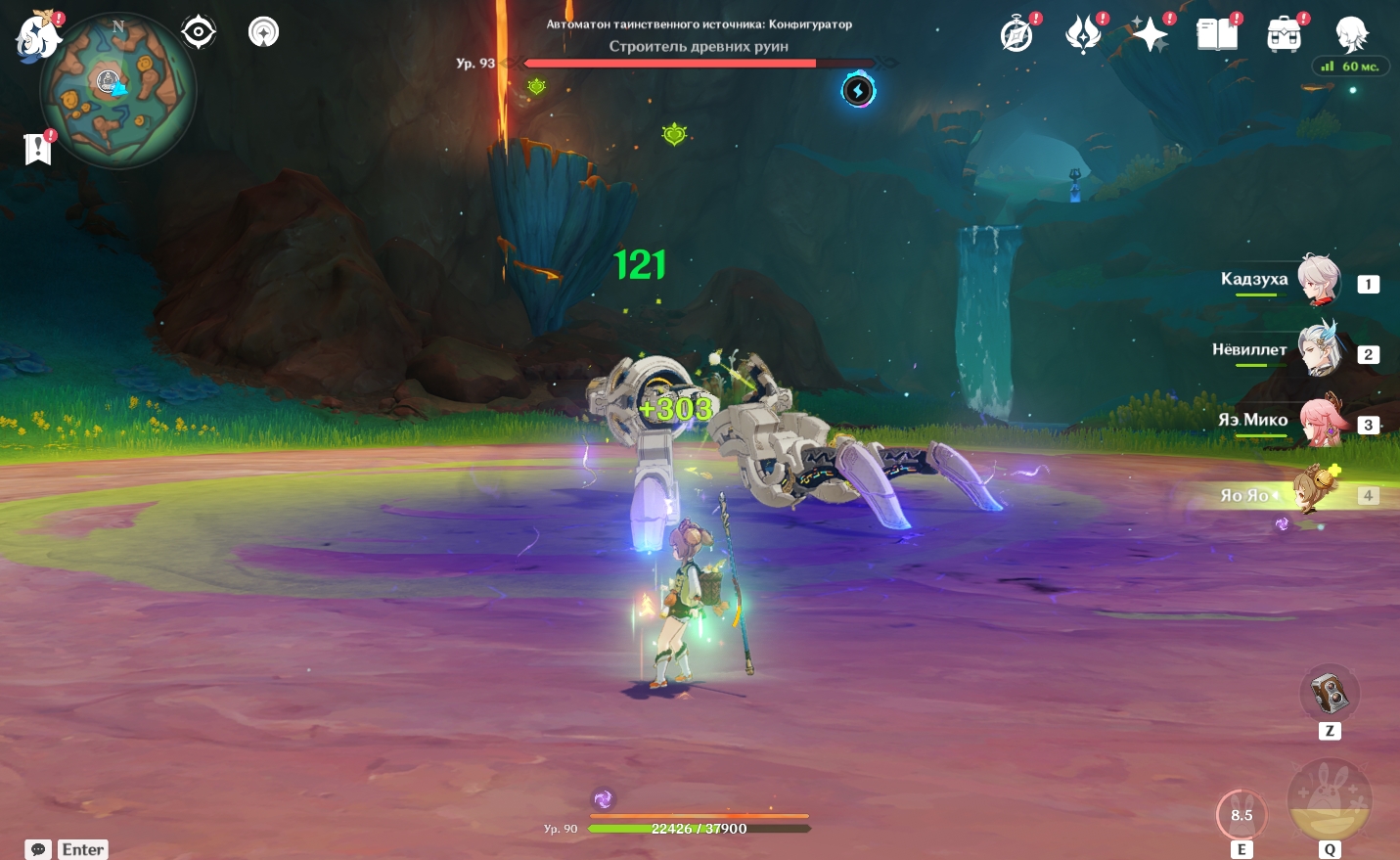The image size is (1400, 860).
Task: Open the Adventurer Handbook book icon
Action: tap(1217, 35)
